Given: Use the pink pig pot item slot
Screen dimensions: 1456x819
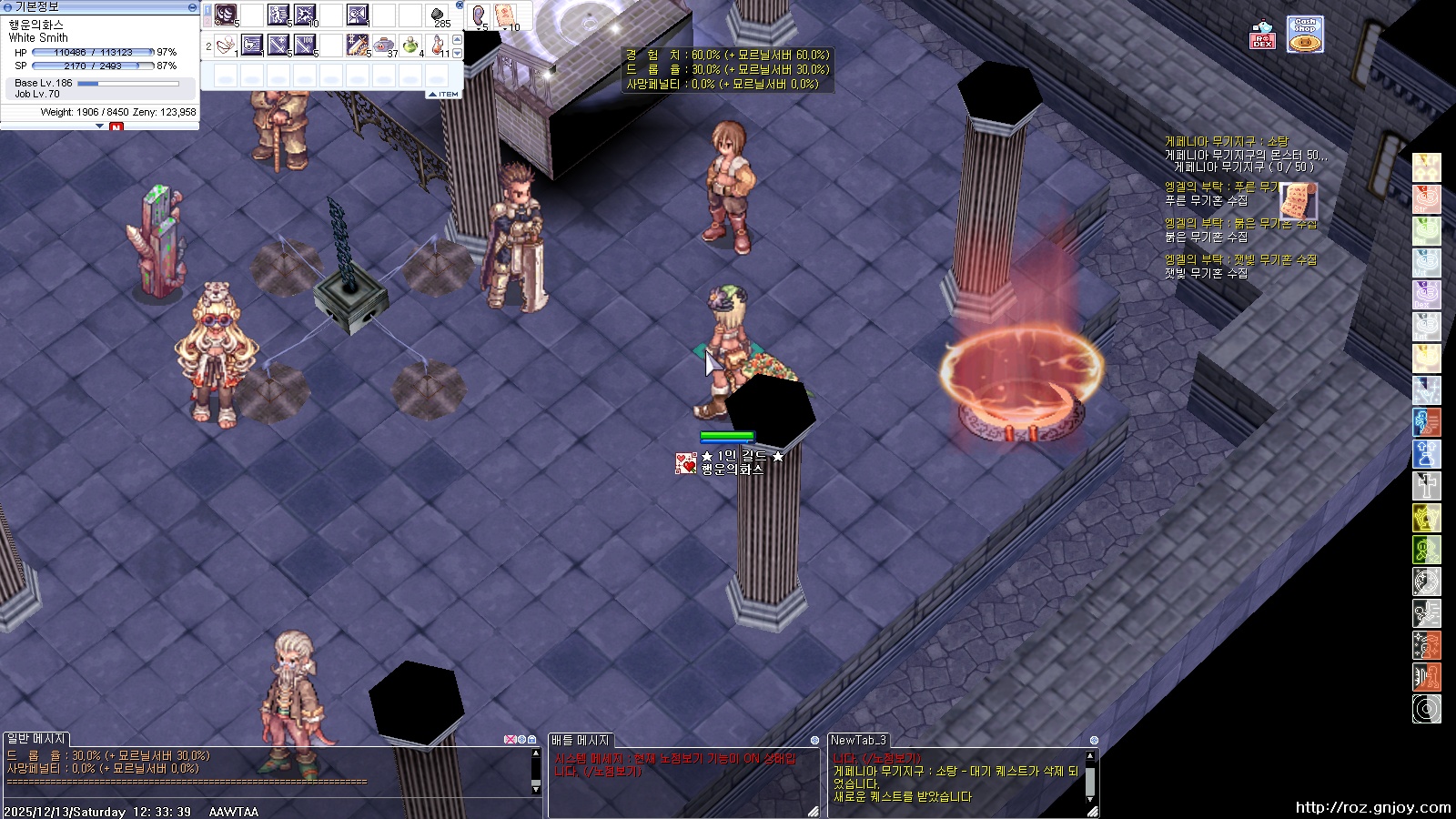Looking at the screenshot, I should pyautogui.click(x=385, y=44).
